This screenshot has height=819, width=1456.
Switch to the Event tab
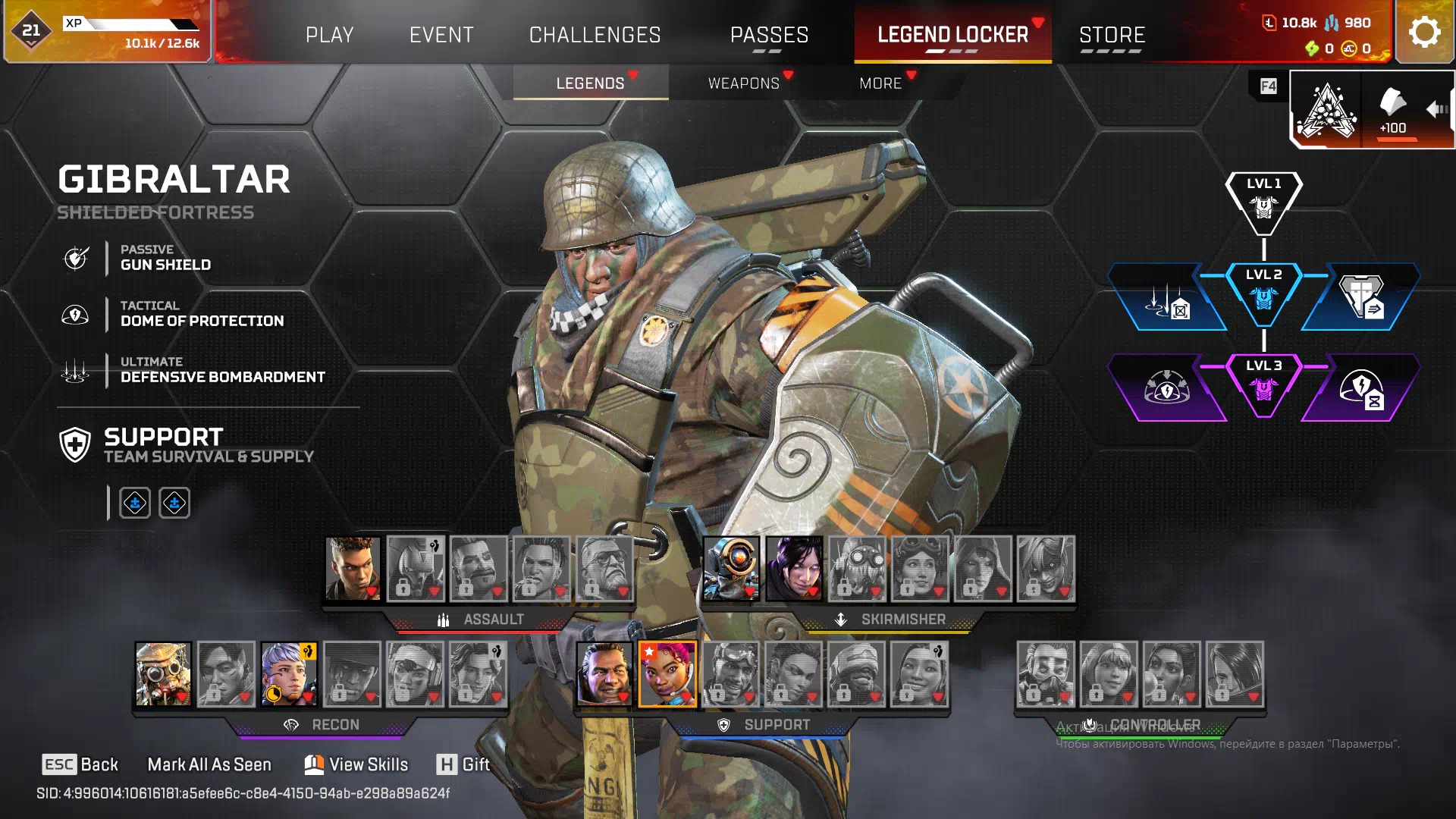441,35
